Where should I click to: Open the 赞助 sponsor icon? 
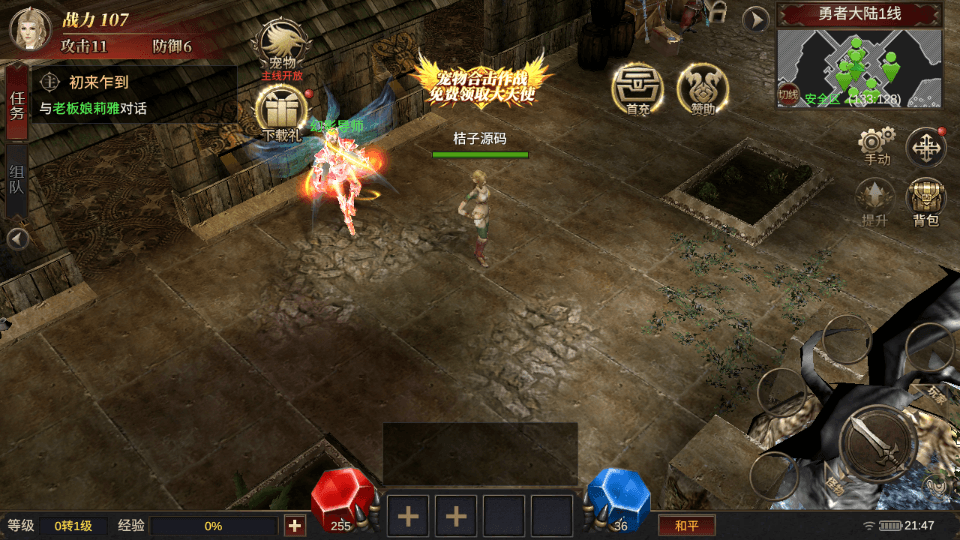click(702, 88)
